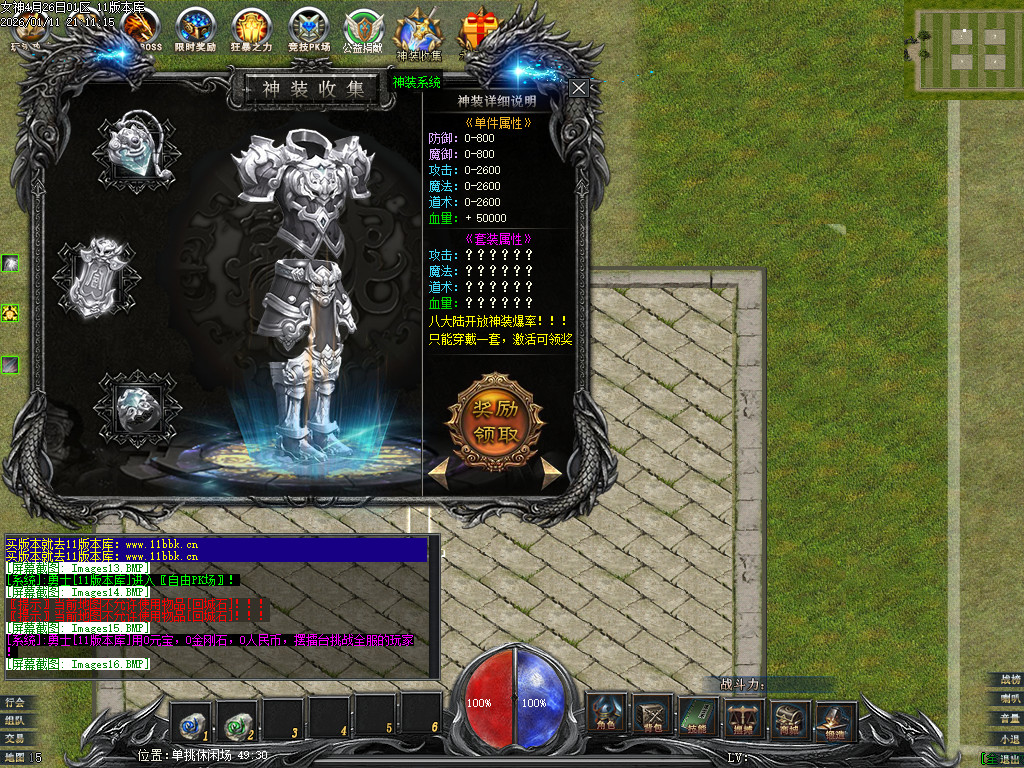
Task: Open the 行会 guild menu
Action: point(14,702)
